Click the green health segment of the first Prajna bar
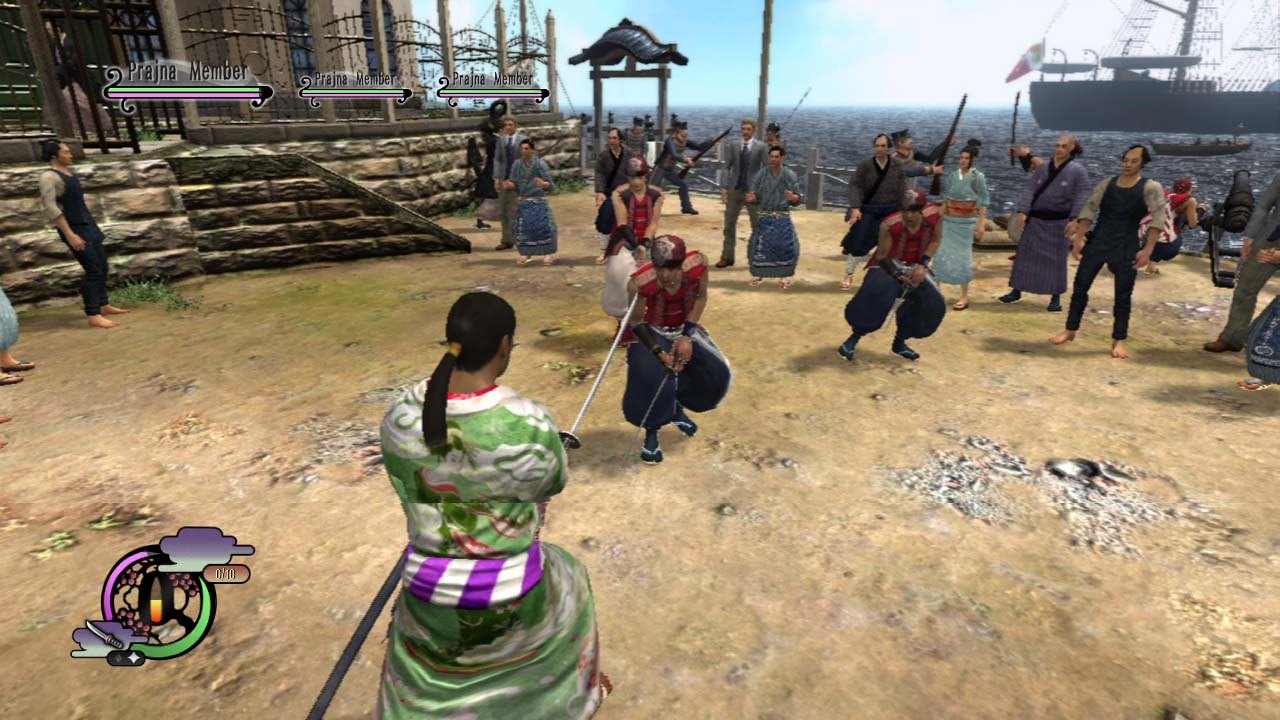Viewport: 1280px width, 720px height. pyautogui.click(x=184, y=88)
